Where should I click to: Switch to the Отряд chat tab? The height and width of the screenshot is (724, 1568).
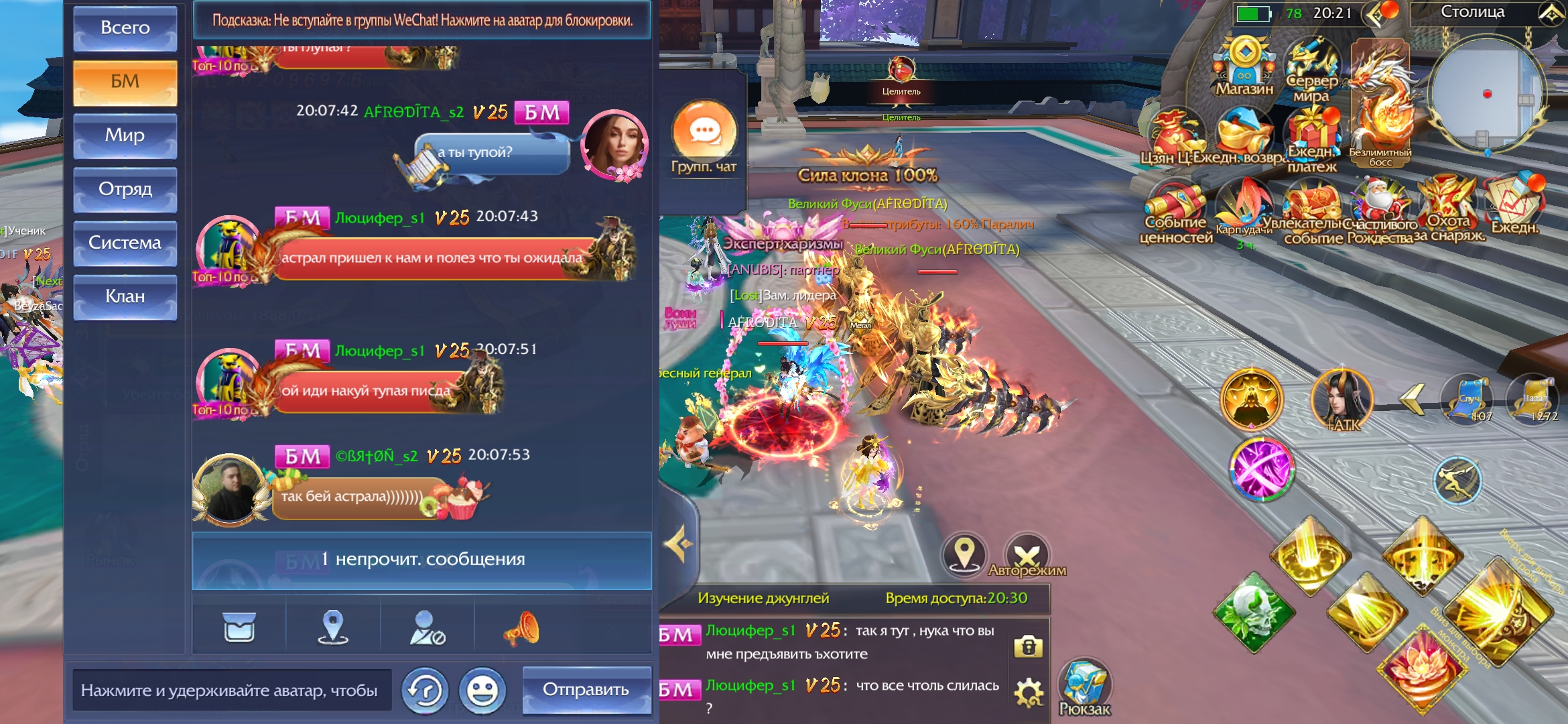point(125,189)
